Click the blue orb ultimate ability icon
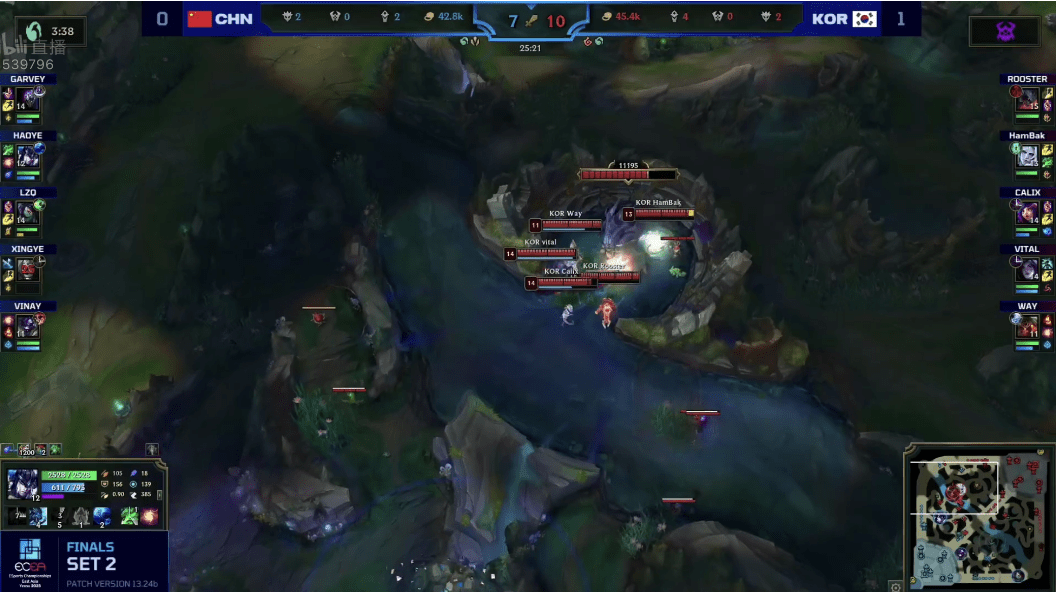 pos(102,517)
